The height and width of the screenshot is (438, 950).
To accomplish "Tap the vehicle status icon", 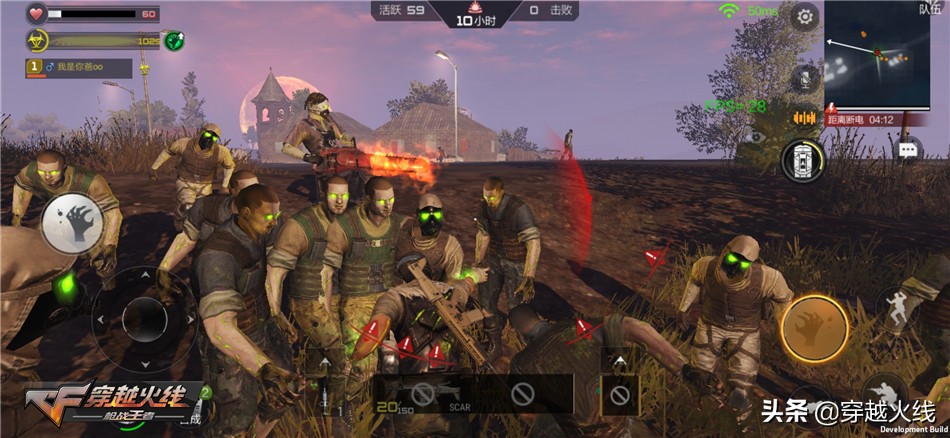I will click(x=802, y=160).
